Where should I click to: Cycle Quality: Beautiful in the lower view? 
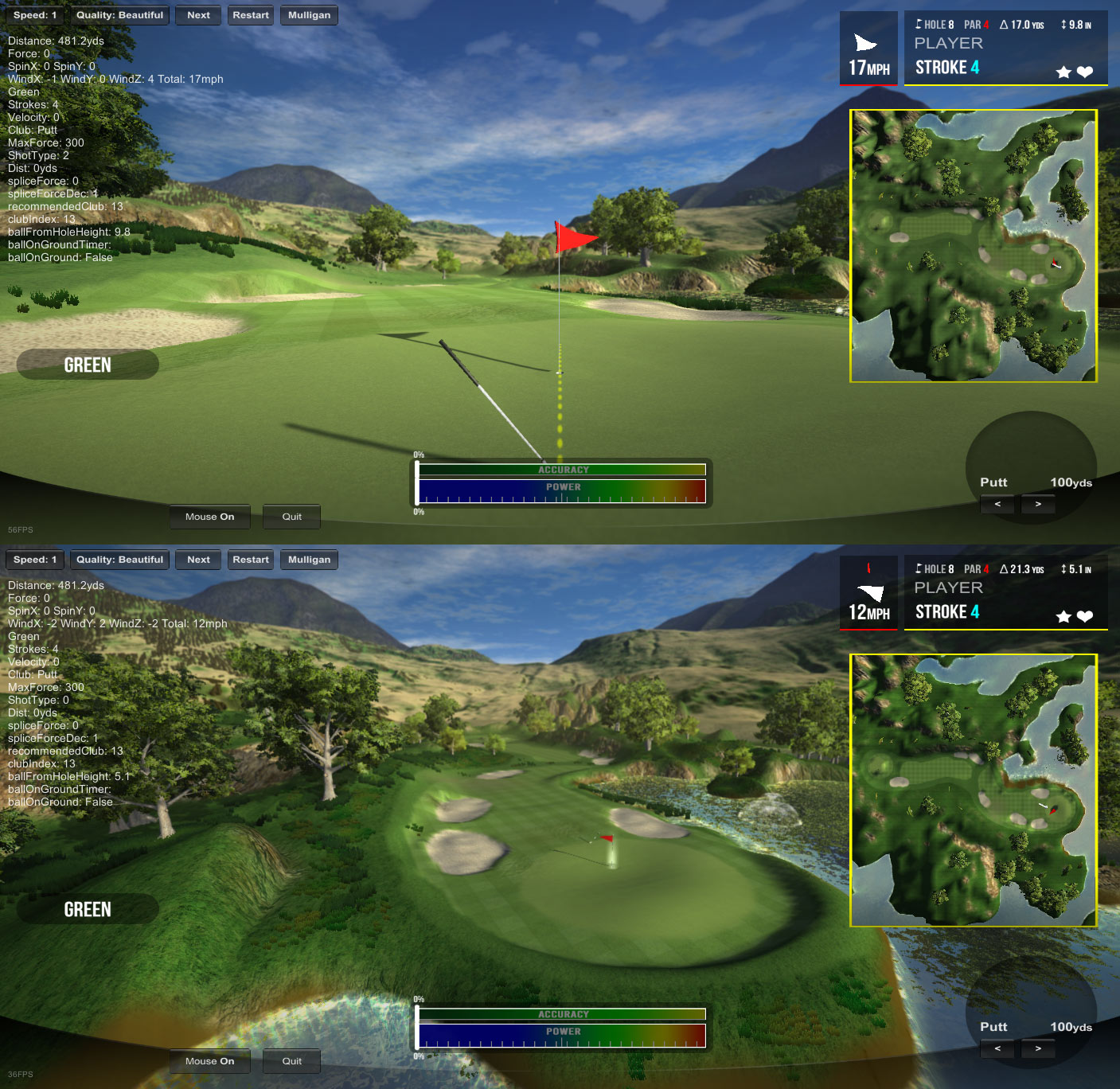[x=119, y=560]
